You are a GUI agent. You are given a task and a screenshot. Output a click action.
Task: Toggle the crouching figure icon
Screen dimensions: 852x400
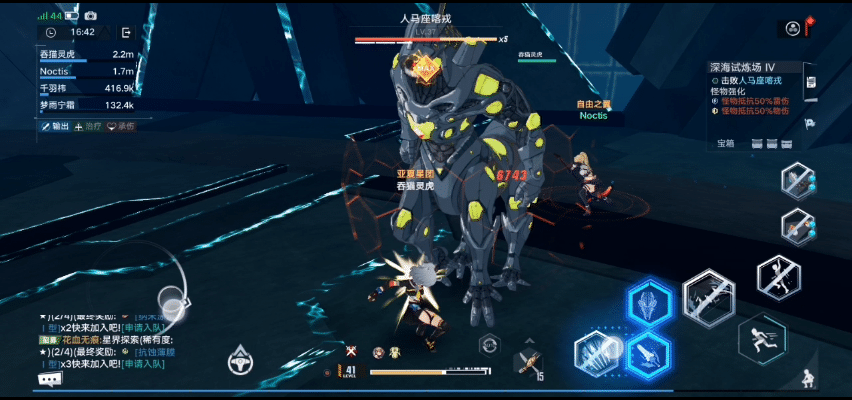tap(807, 380)
